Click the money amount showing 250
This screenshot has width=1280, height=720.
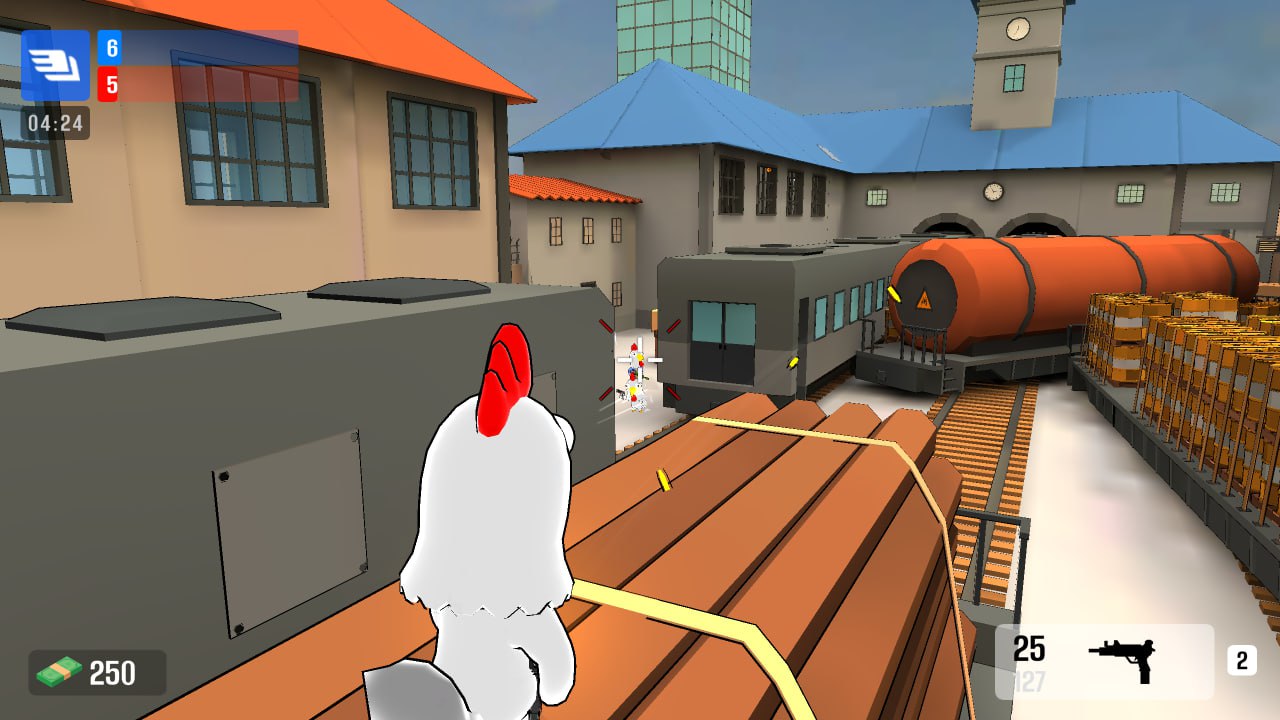pyautogui.click(x=113, y=673)
